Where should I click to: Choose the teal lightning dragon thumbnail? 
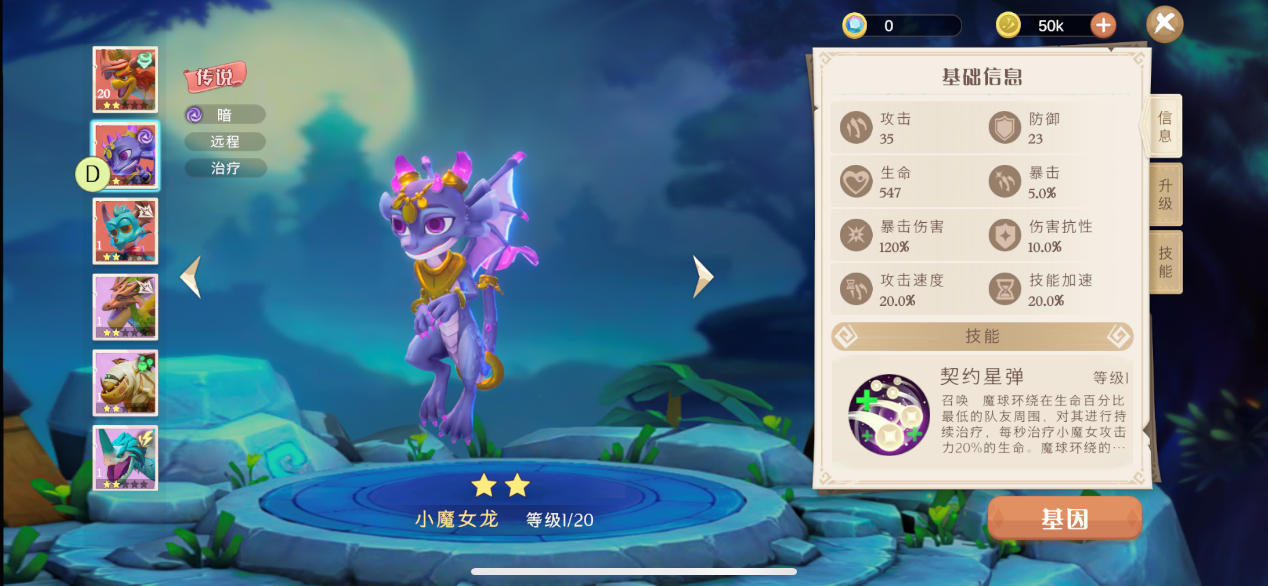tap(125, 458)
